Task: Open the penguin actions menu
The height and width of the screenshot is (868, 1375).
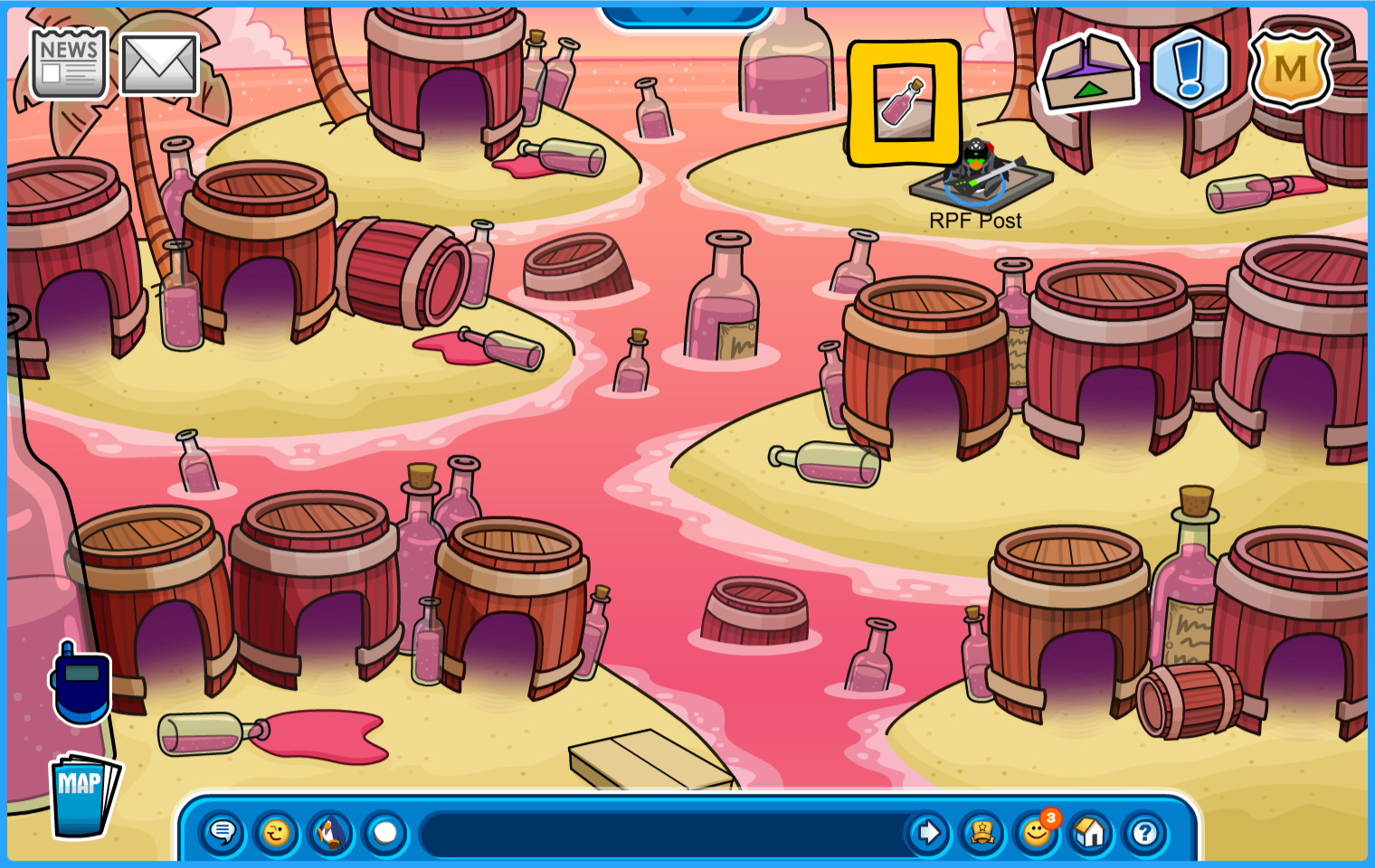Action: point(331,832)
